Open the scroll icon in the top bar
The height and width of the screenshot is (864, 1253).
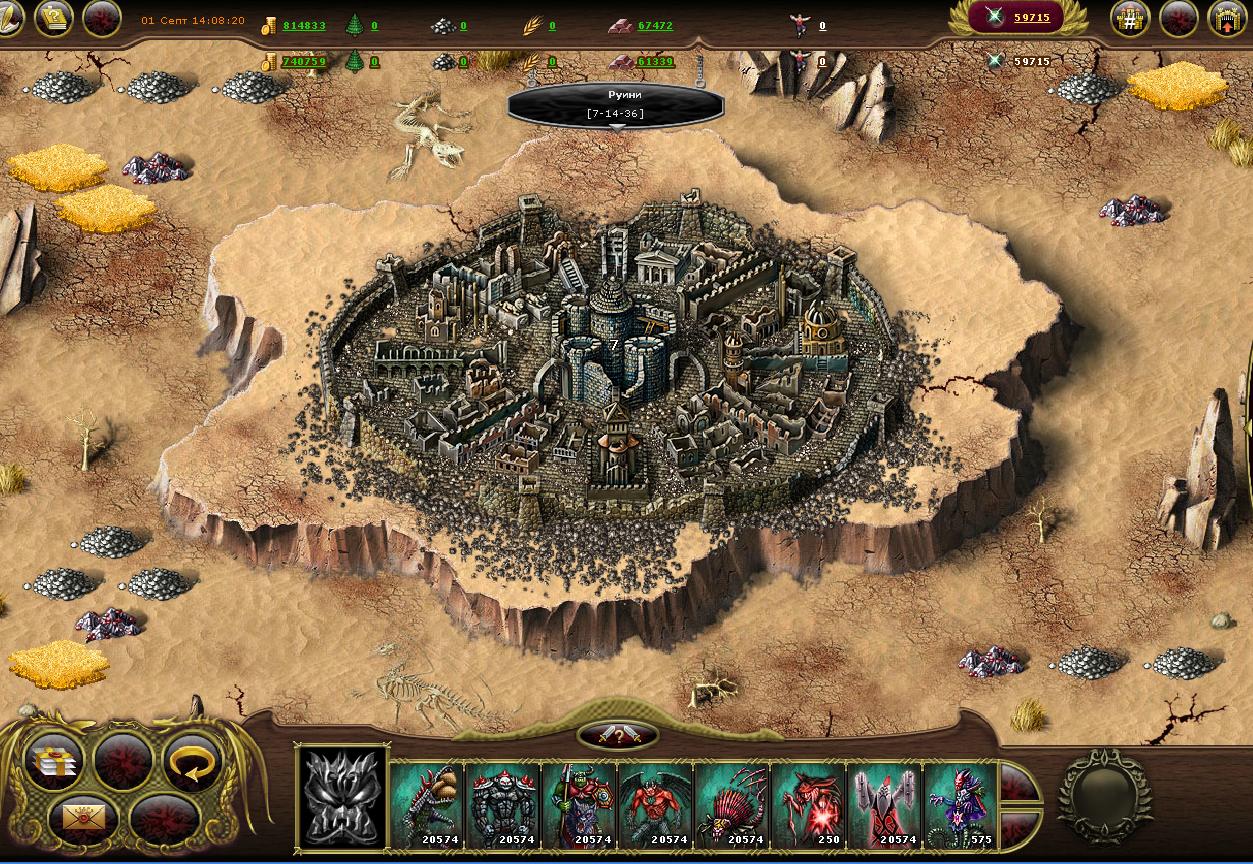point(54,18)
